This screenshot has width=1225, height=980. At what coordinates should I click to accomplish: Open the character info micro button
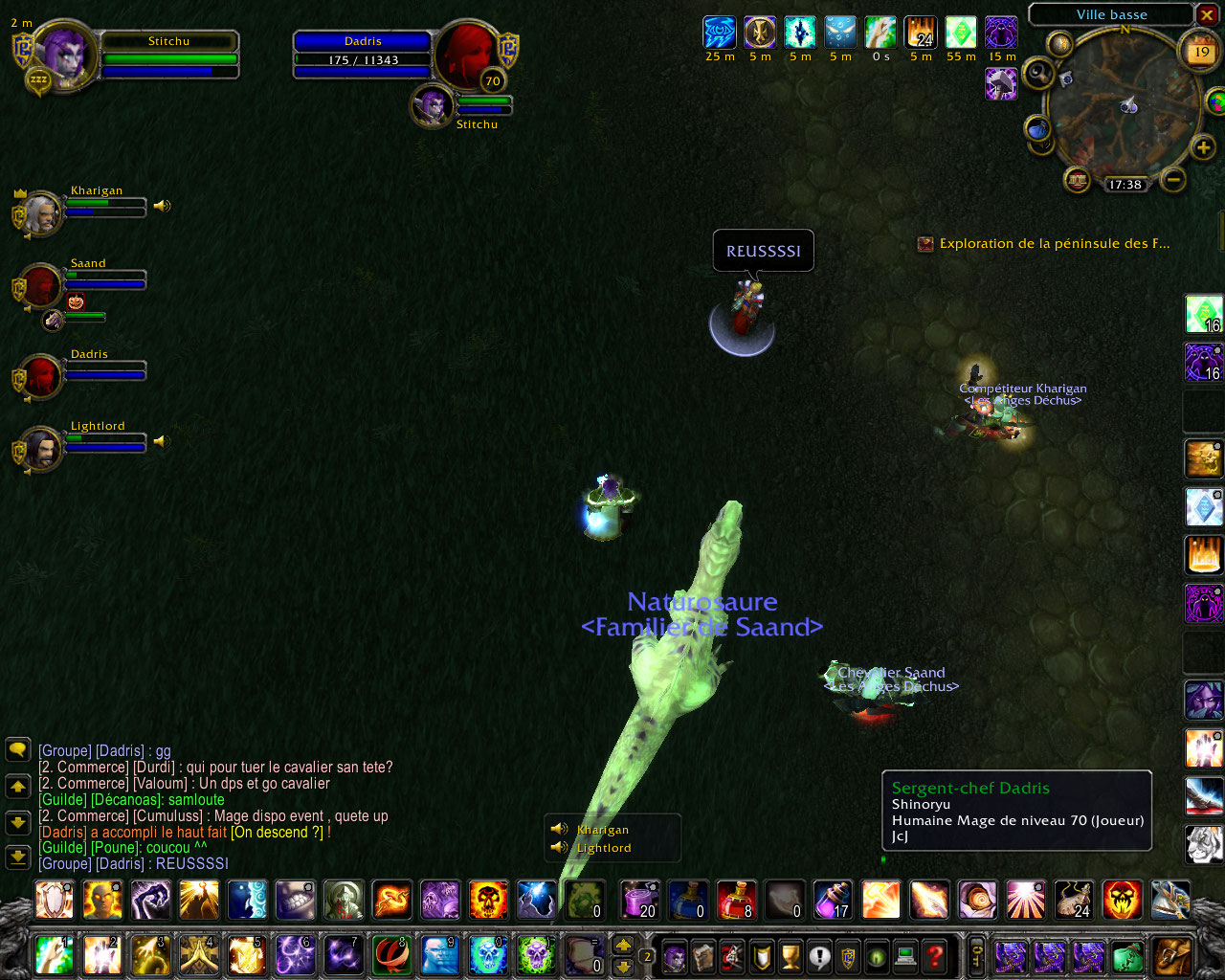(x=676, y=954)
